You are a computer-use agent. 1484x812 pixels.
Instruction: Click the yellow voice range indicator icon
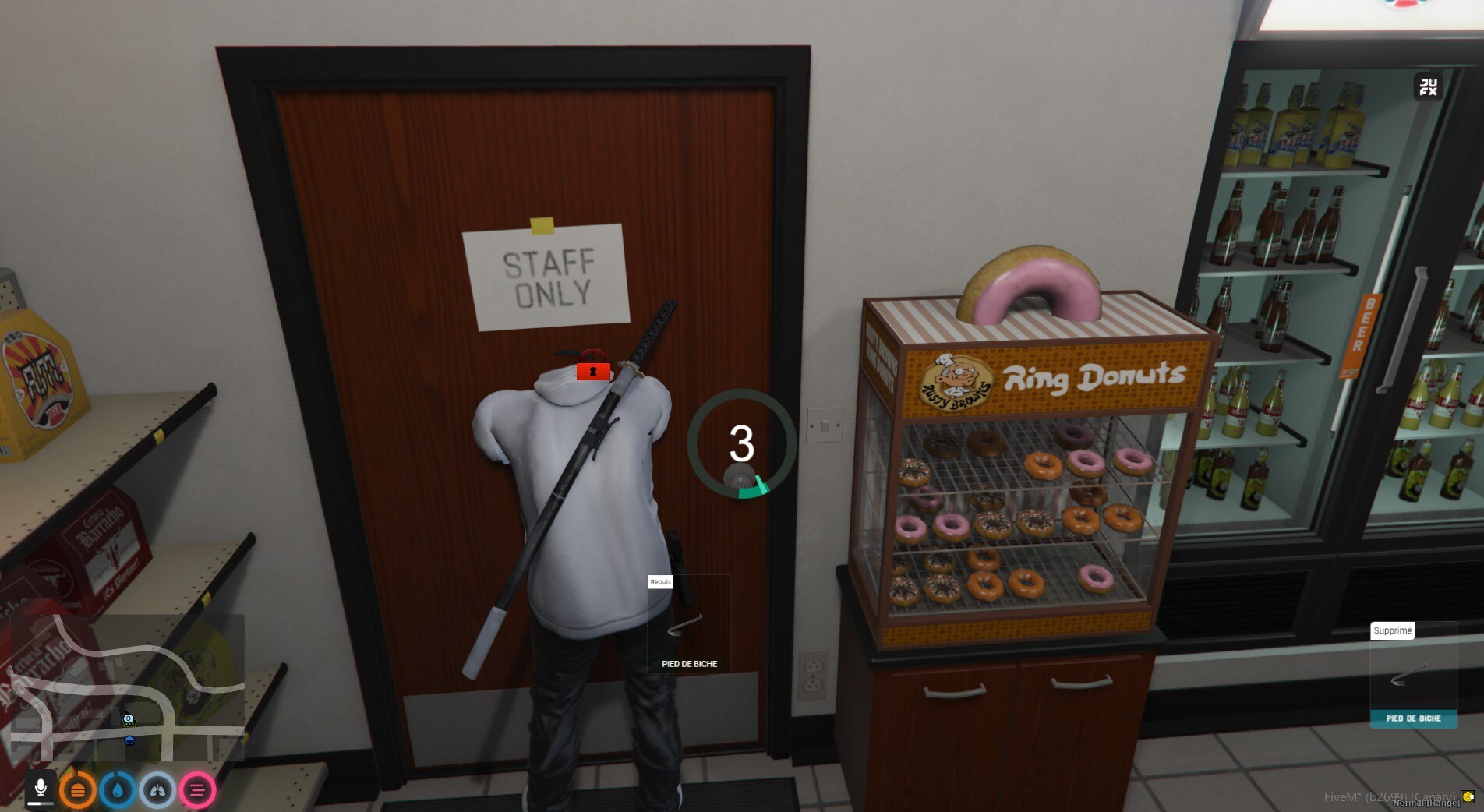(x=1468, y=796)
